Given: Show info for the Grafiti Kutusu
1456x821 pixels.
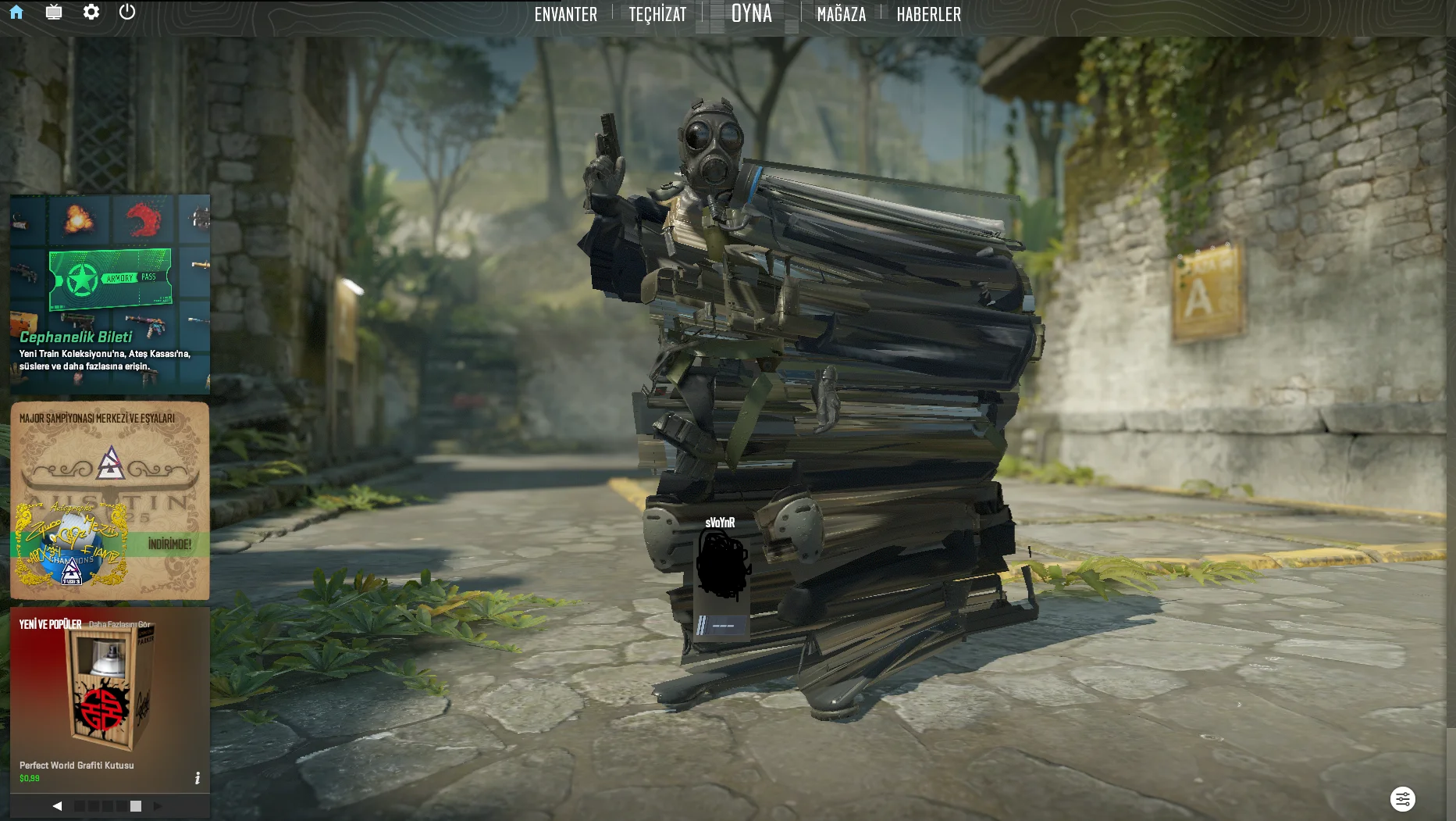Looking at the screenshot, I should tap(198, 778).
